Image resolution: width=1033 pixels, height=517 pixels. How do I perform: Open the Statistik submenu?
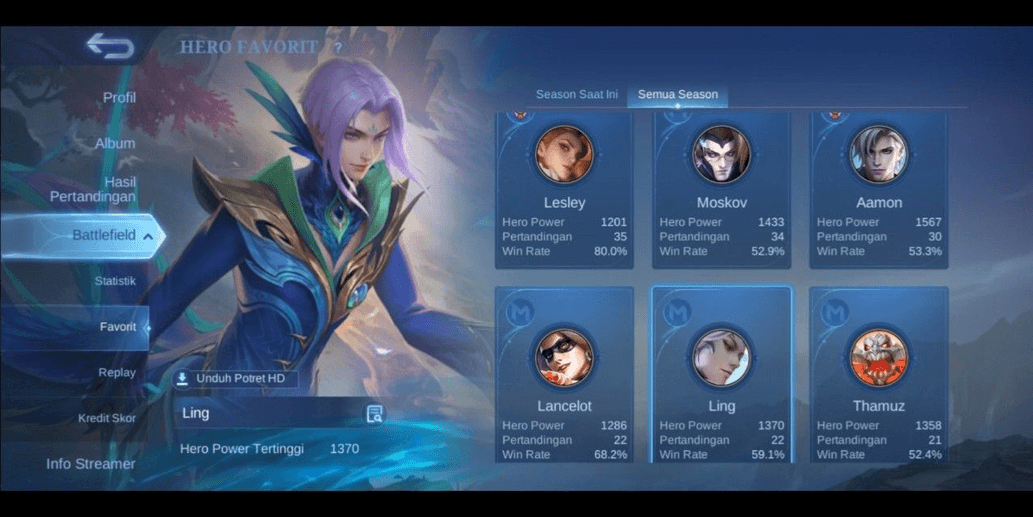115,281
